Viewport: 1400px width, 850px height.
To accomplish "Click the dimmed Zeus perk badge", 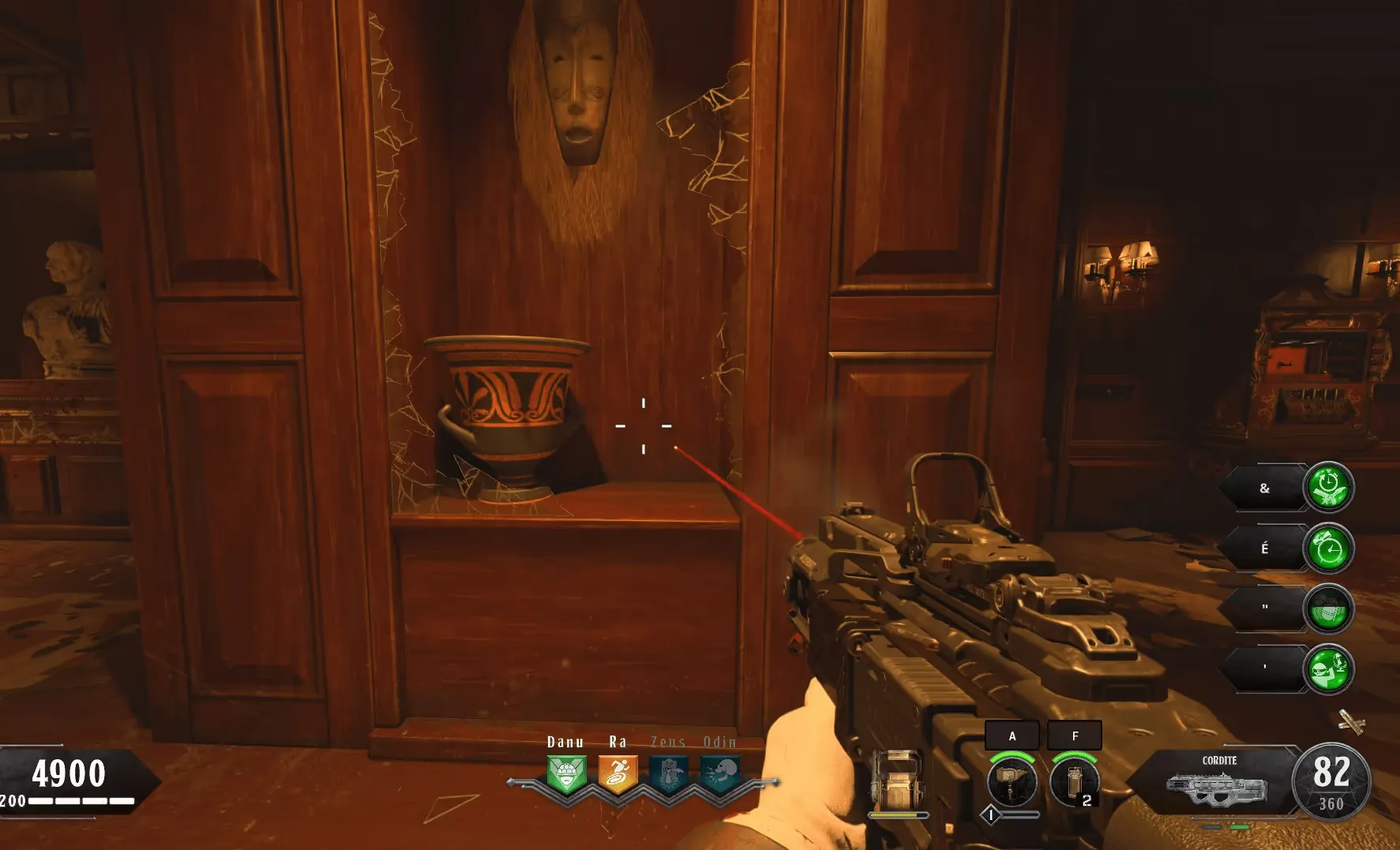I will pyautogui.click(x=668, y=774).
